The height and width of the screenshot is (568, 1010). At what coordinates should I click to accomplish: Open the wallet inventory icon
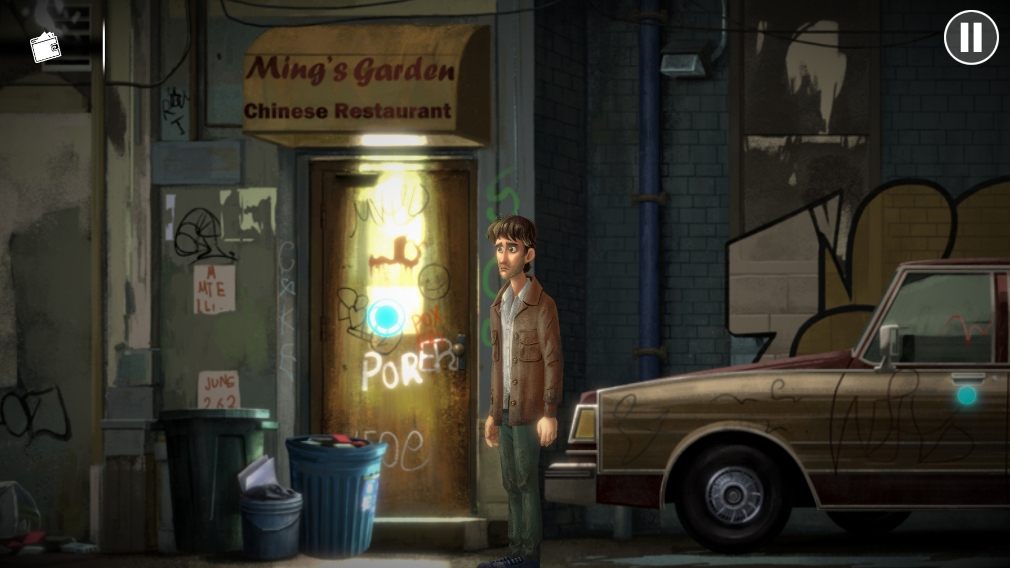tap(45, 46)
